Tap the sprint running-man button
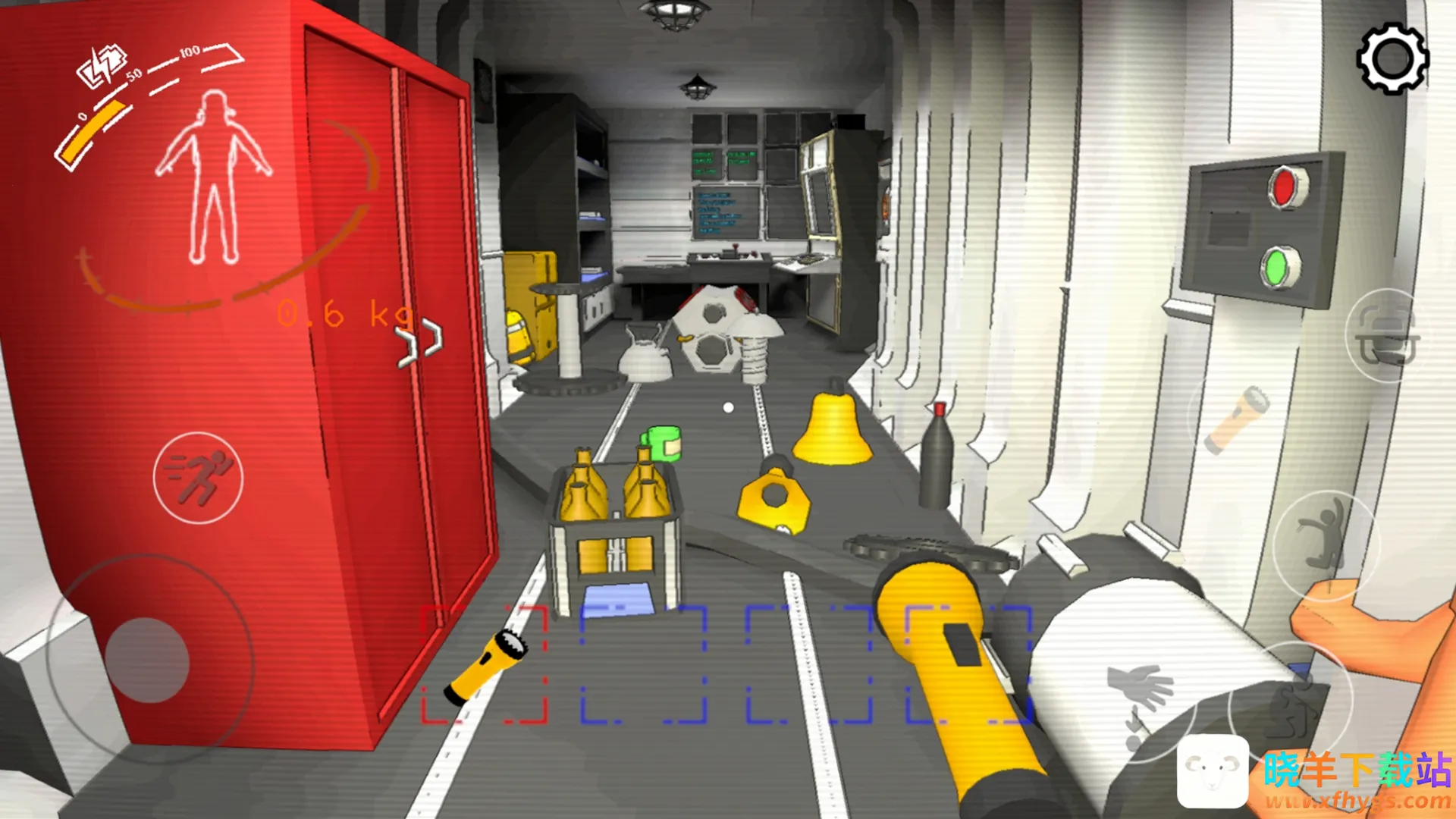The image size is (1456, 819). click(x=199, y=478)
